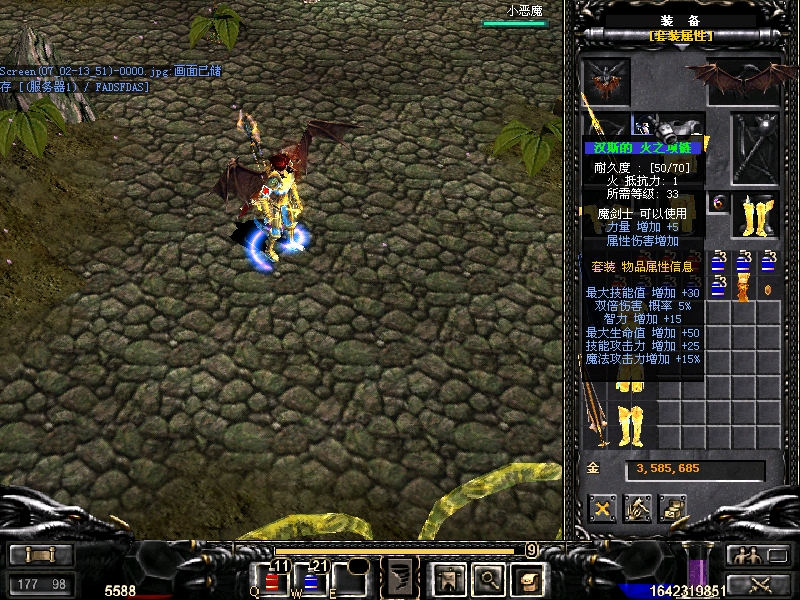Screen dimensions: 800x600
Task: Click the hammer repair button
Action: (637, 508)
